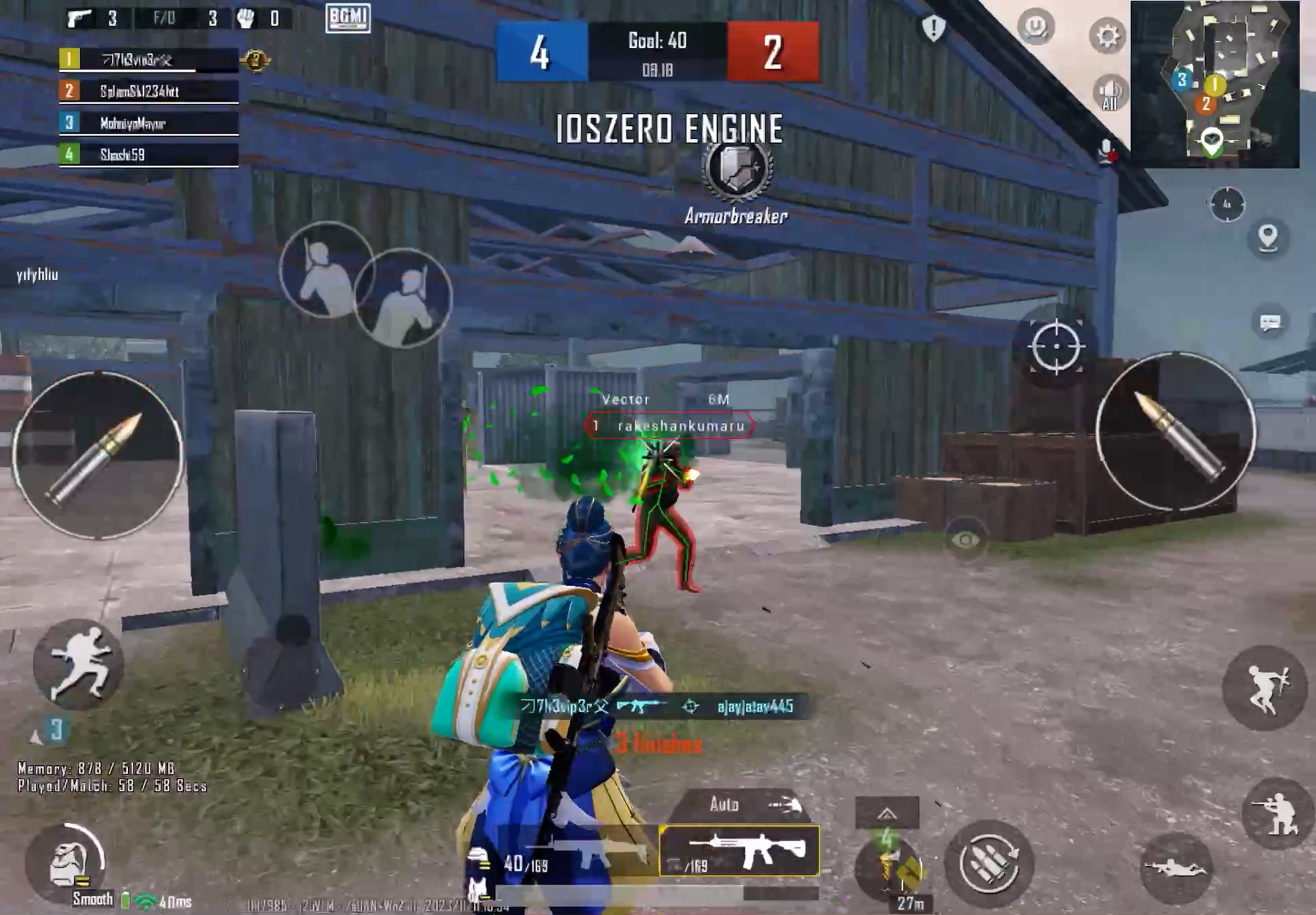Open the shield report icon
Viewport: 1316px width, 915px height.
tap(933, 27)
